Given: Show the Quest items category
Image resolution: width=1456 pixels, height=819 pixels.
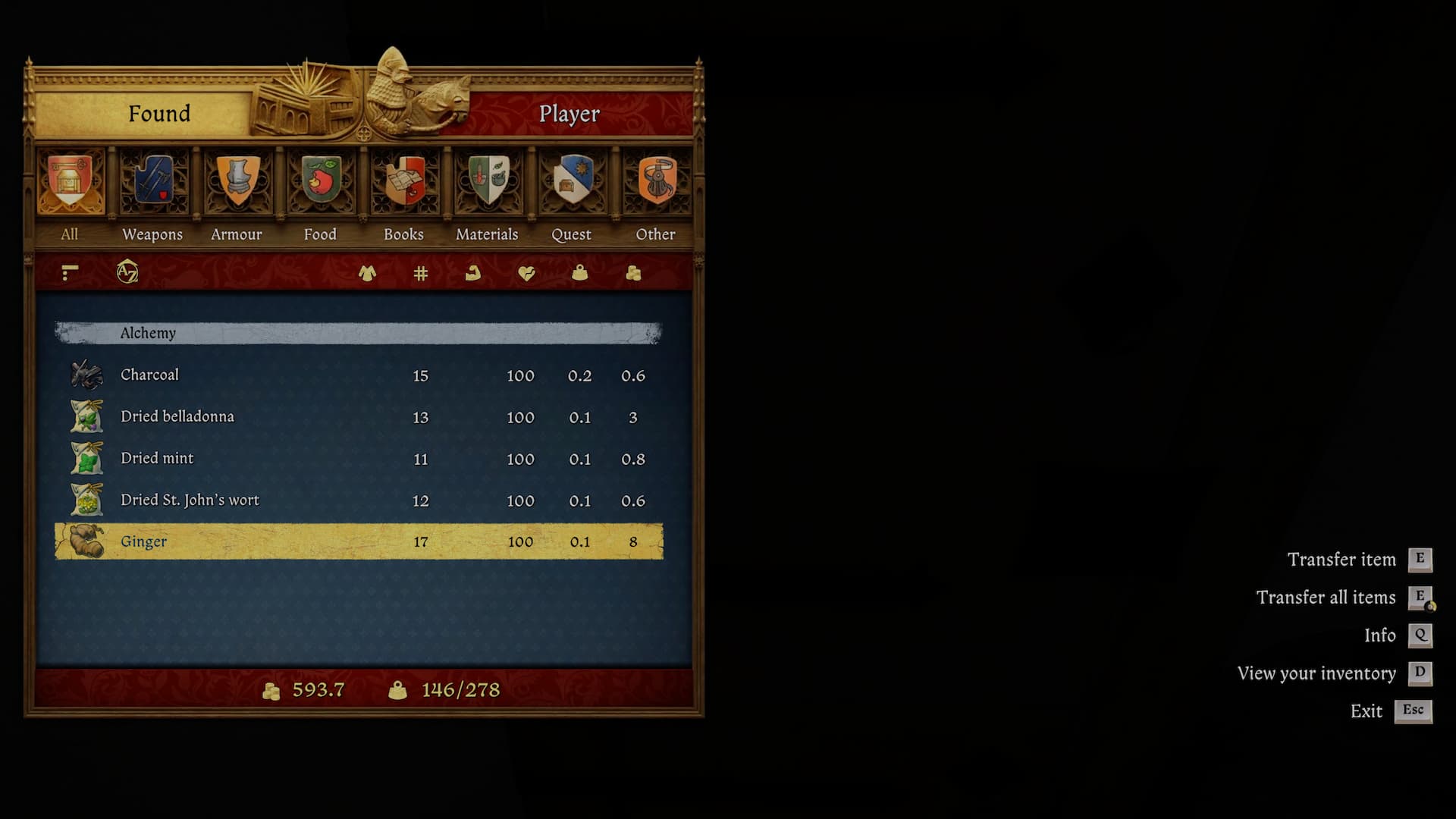Looking at the screenshot, I should [571, 182].
